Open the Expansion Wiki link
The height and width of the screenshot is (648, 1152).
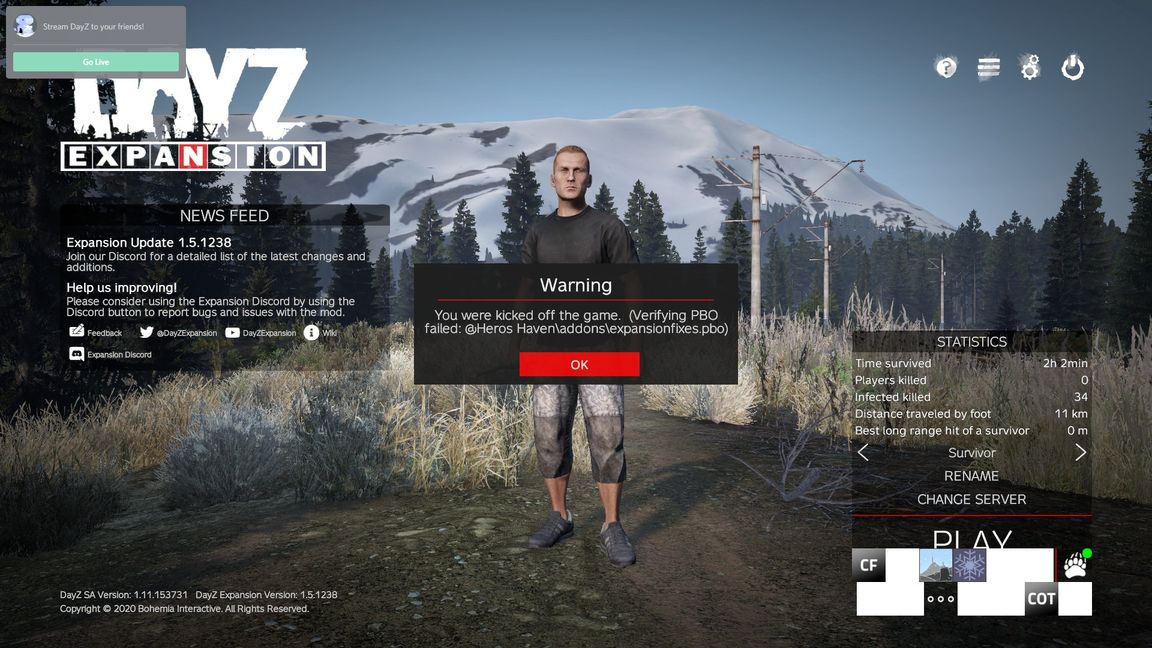pos(321,333)
